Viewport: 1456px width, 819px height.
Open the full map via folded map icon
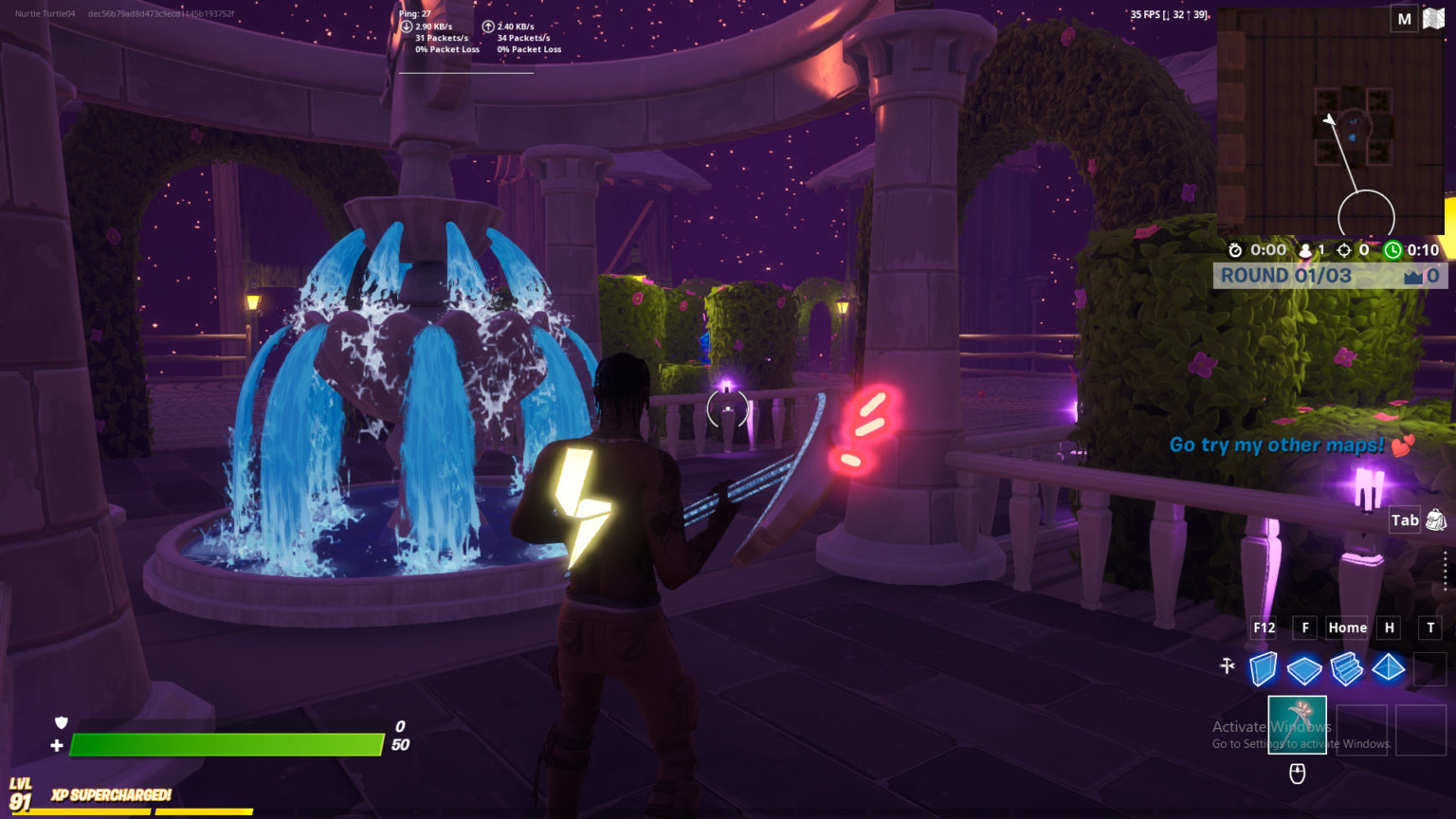point(1433,18)
